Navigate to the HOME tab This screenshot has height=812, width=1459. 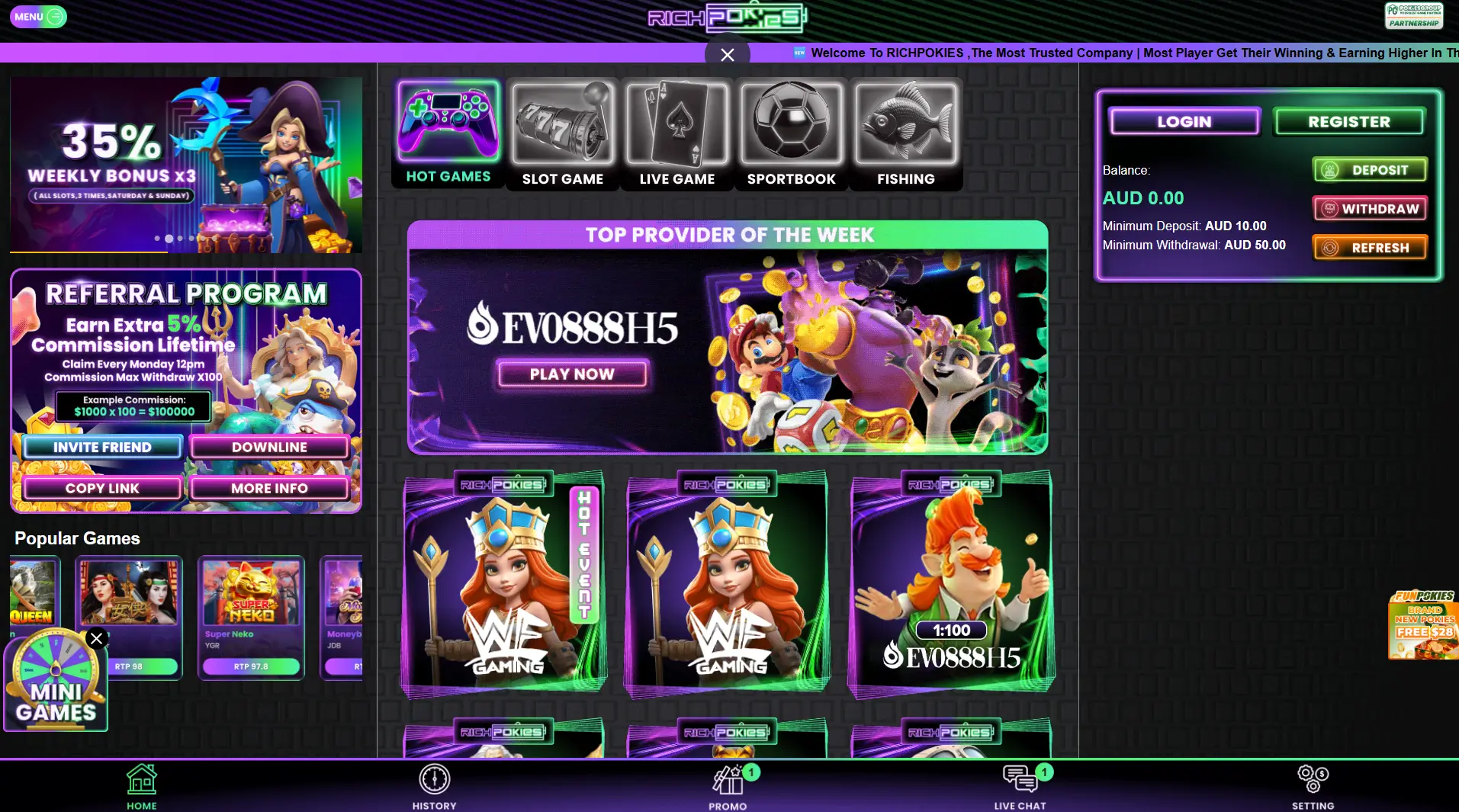[140, 779]
